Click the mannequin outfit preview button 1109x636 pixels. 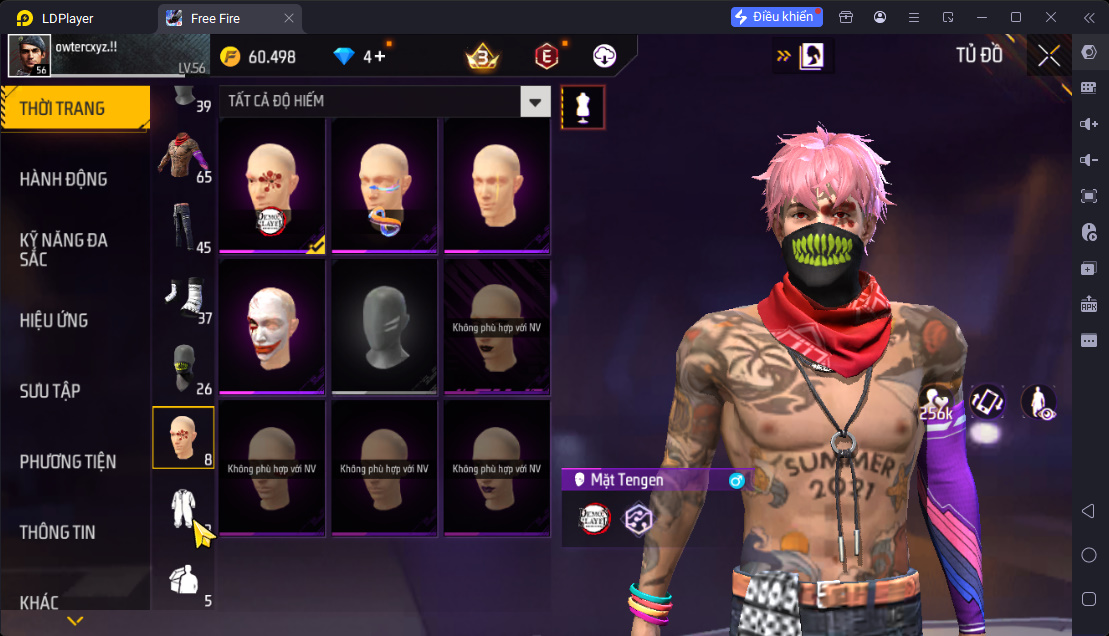click(582, 107)
